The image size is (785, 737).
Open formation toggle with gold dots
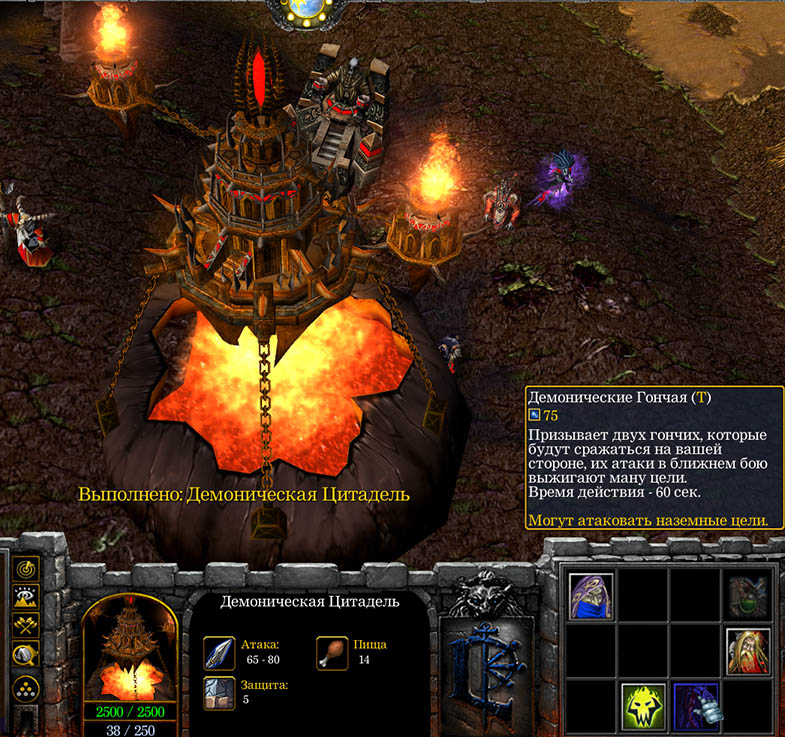click(25, 687)
